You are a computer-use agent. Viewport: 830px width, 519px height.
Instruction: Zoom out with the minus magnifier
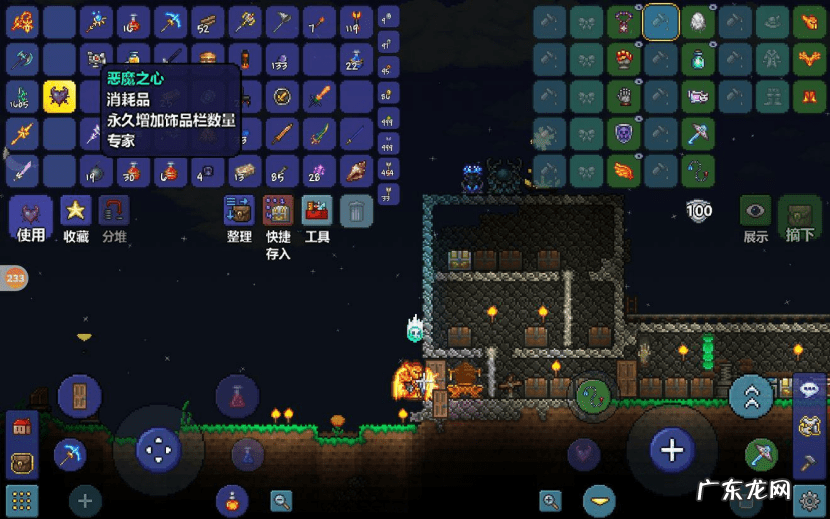[281, 500]
